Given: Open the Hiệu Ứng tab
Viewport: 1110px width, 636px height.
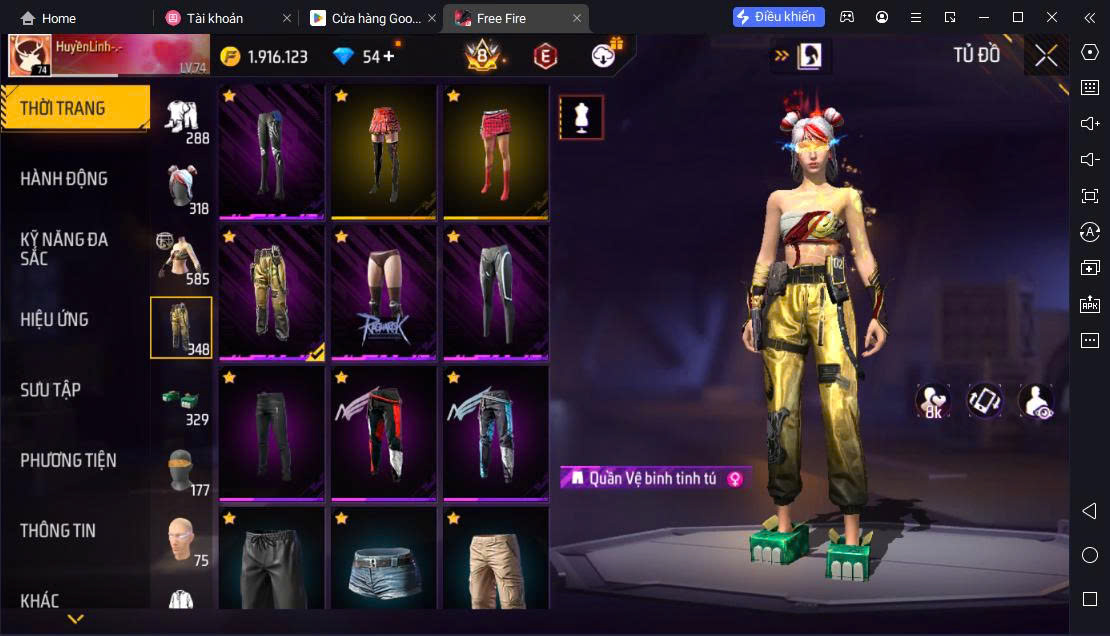Looking at the screenshot, I should pos(55,320).
